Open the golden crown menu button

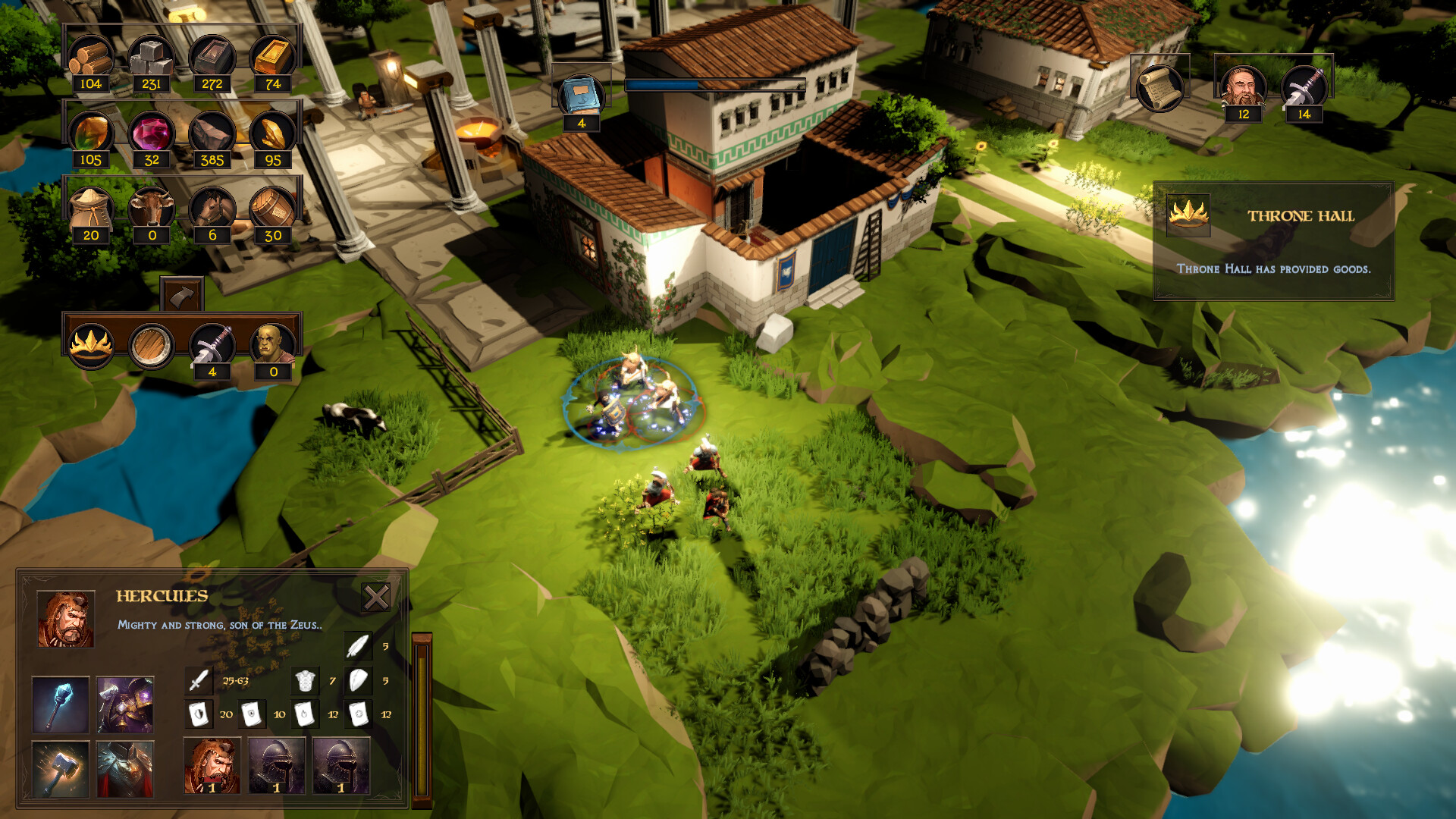[x=91, y=345]
